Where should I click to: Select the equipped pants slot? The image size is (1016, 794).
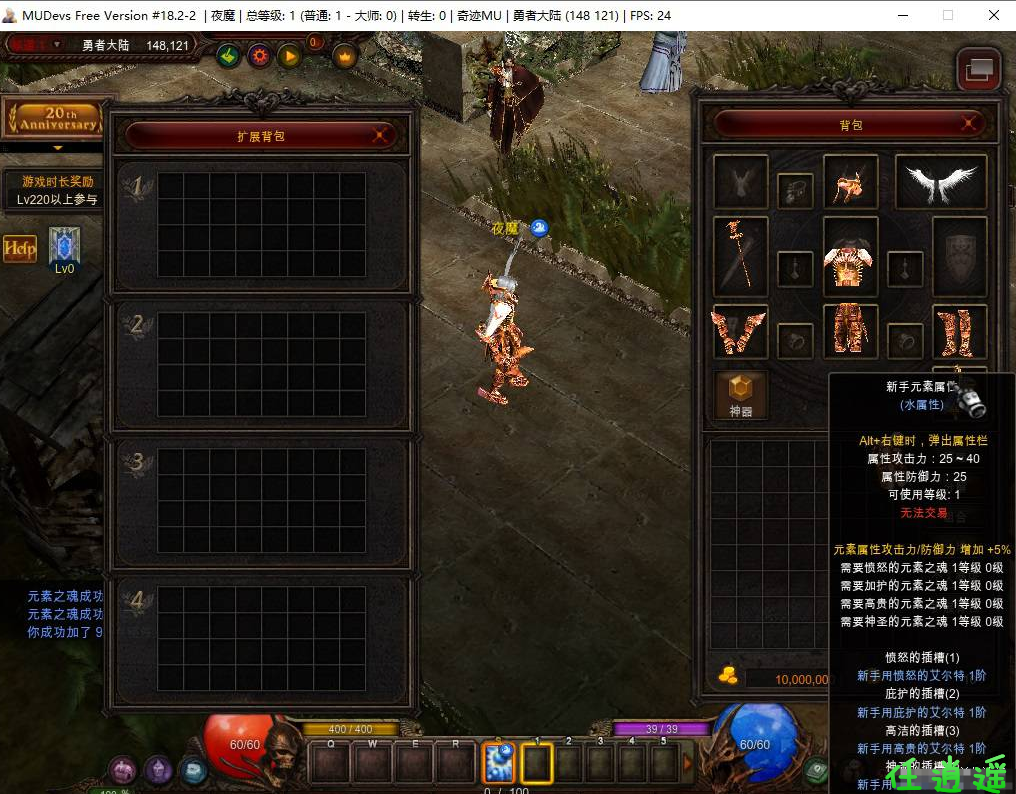850,331
